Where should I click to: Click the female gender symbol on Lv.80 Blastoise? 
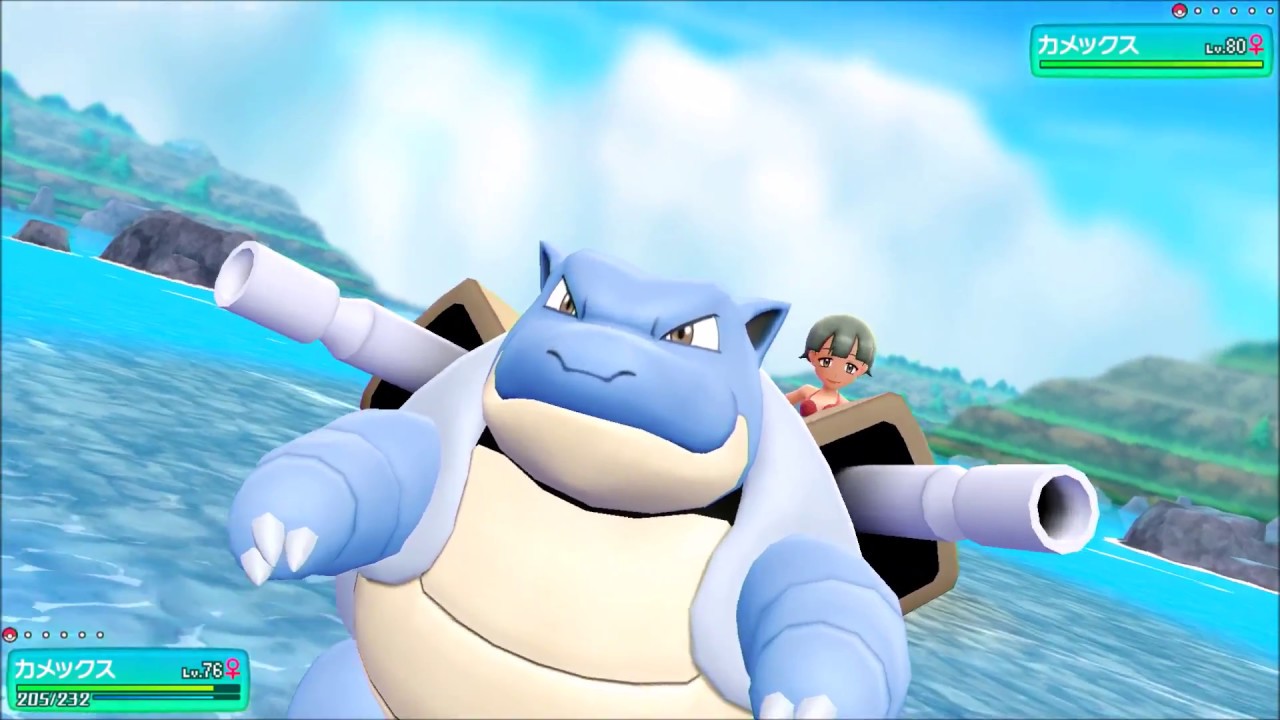(x=1257, y=45)
